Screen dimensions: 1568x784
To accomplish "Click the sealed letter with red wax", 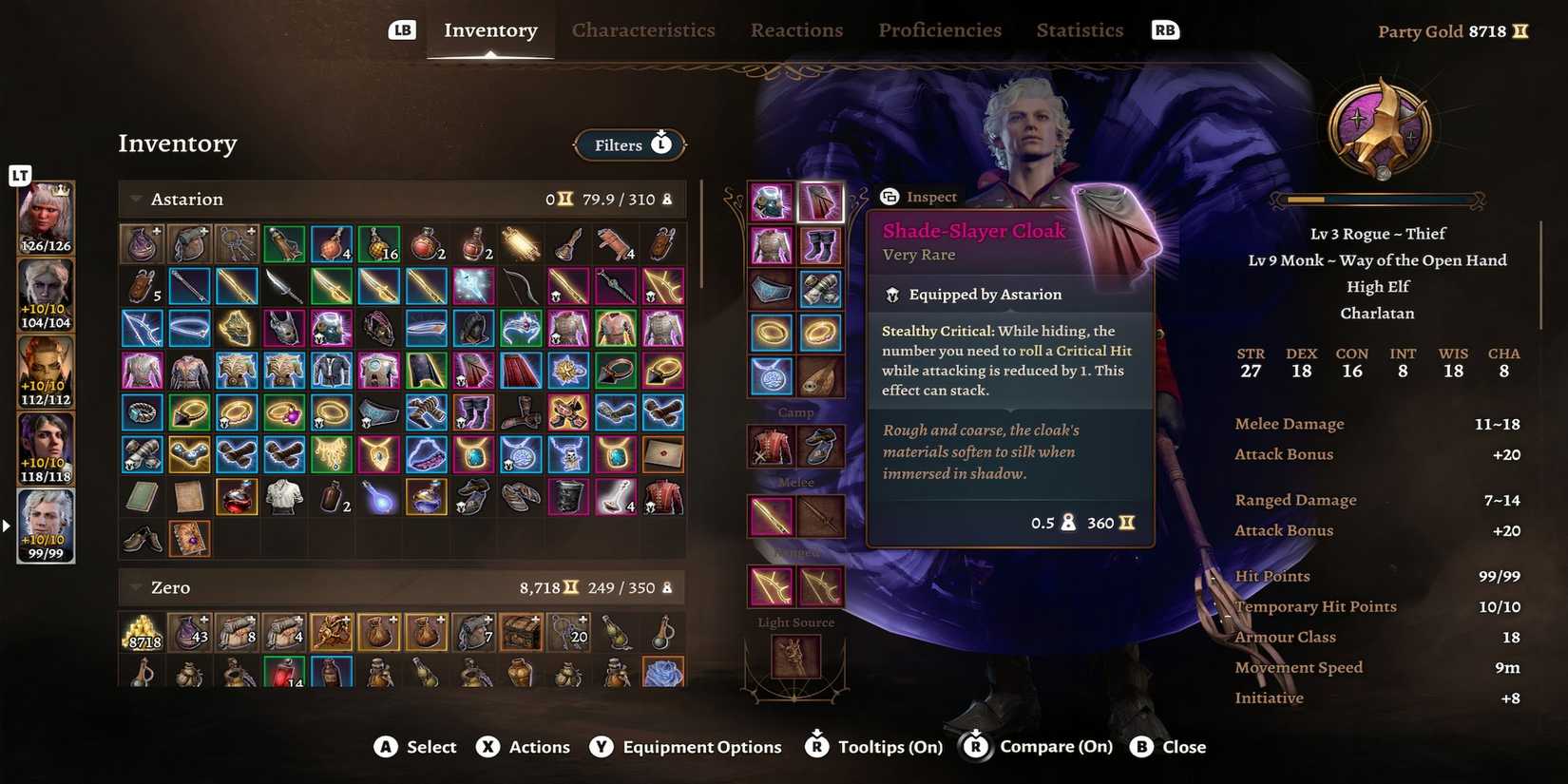I will (662, 454).
